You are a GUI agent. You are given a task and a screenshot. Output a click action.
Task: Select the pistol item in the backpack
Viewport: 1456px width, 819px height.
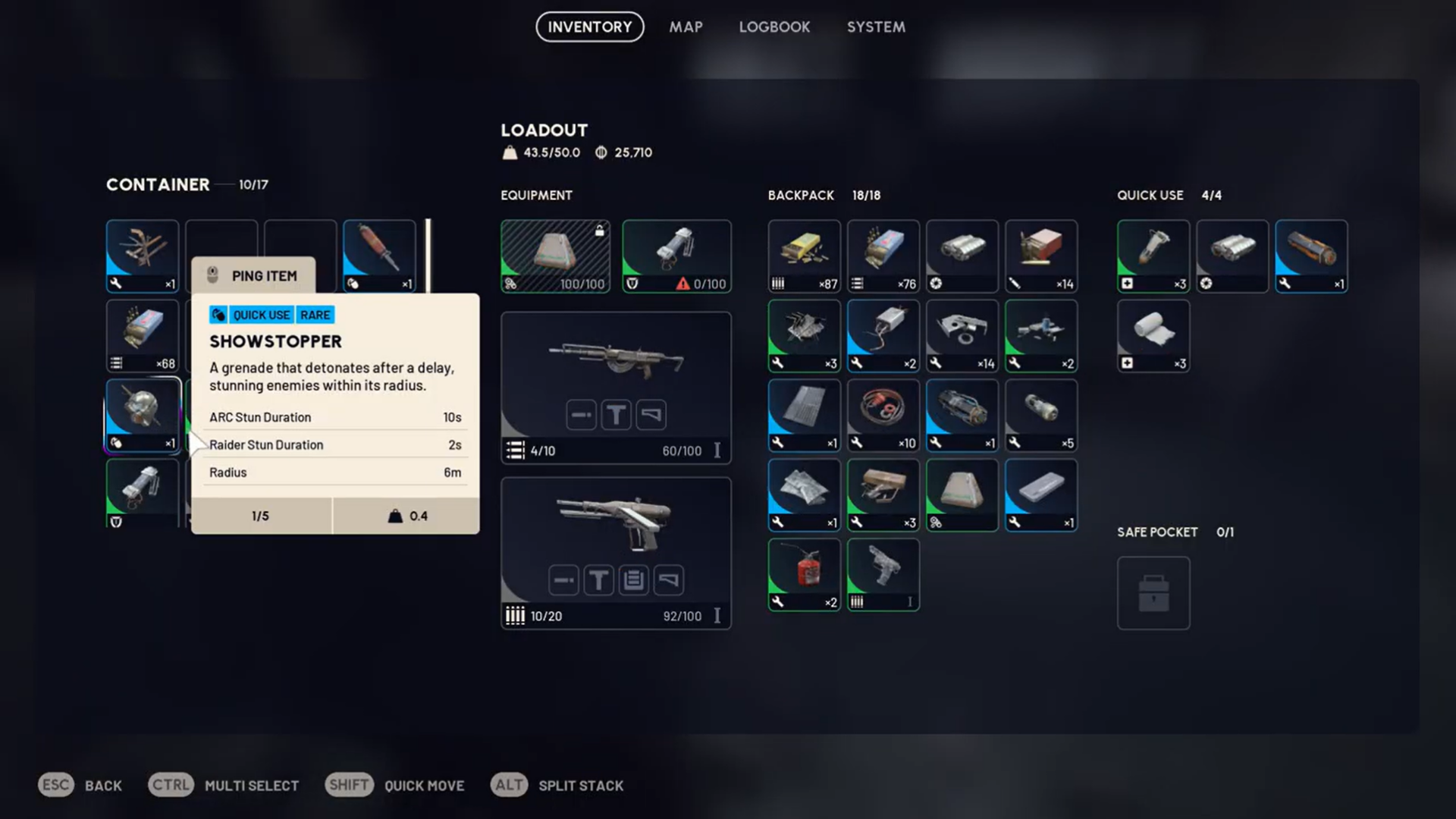tap(883, 574)
